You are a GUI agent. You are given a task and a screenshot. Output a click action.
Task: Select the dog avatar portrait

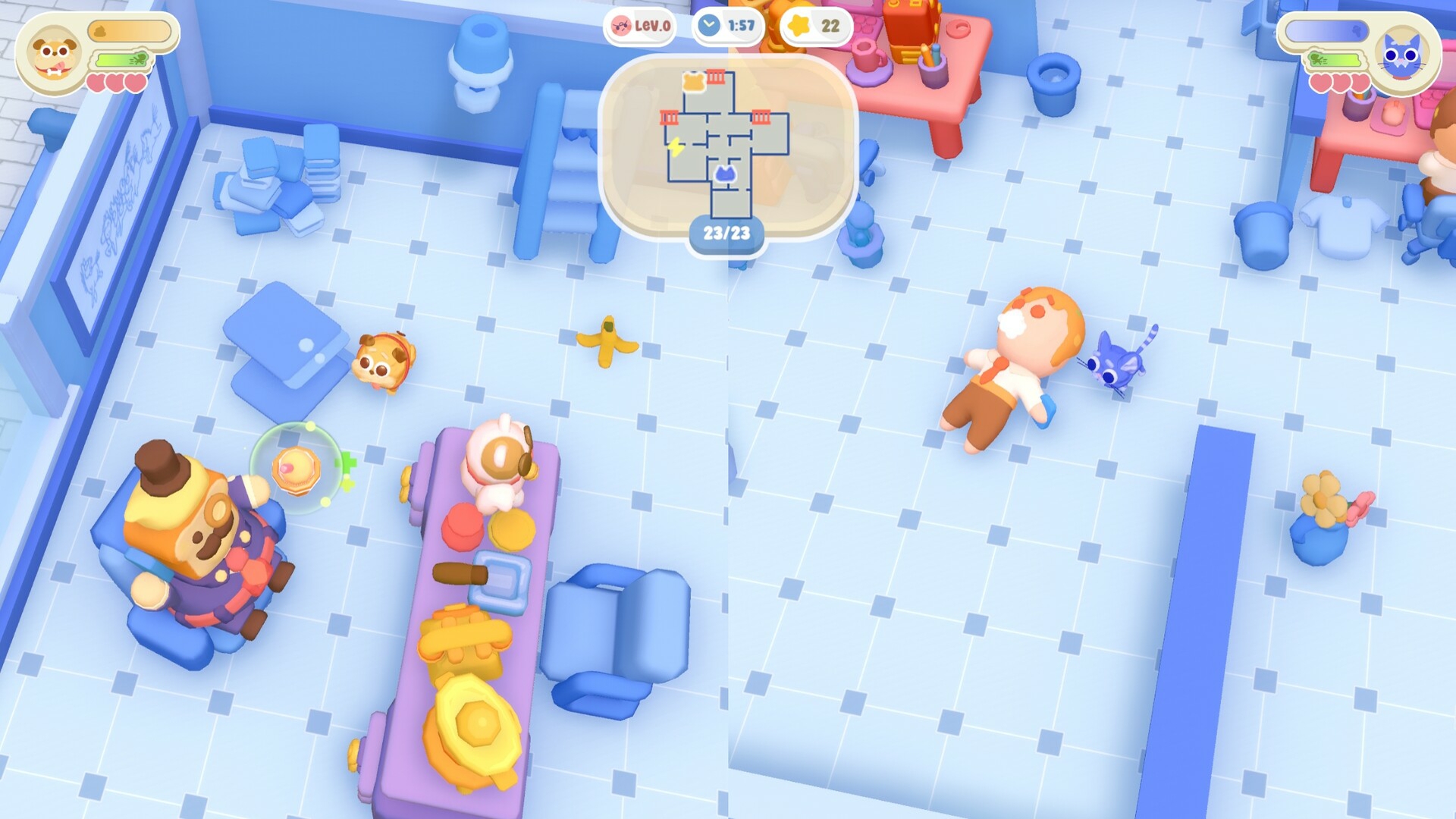(55, 57)
